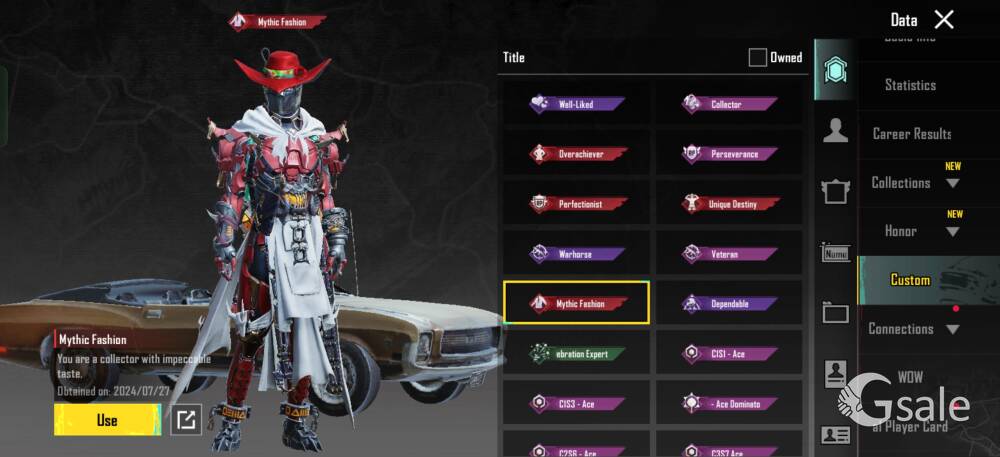Select the Perfectionist title
Screen dimensions: 1000x457
(577, 204)
